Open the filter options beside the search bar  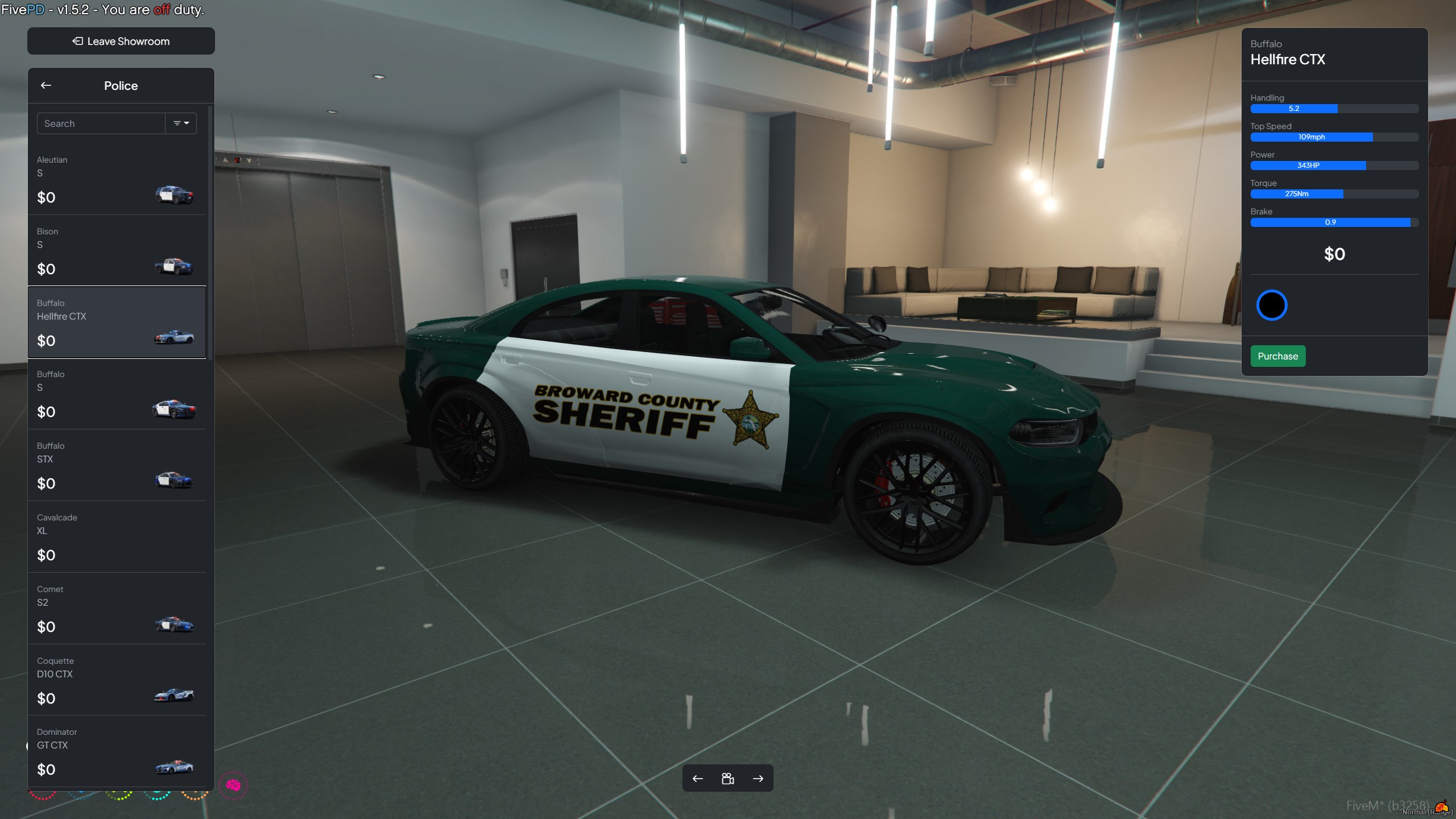pos(181,123)
